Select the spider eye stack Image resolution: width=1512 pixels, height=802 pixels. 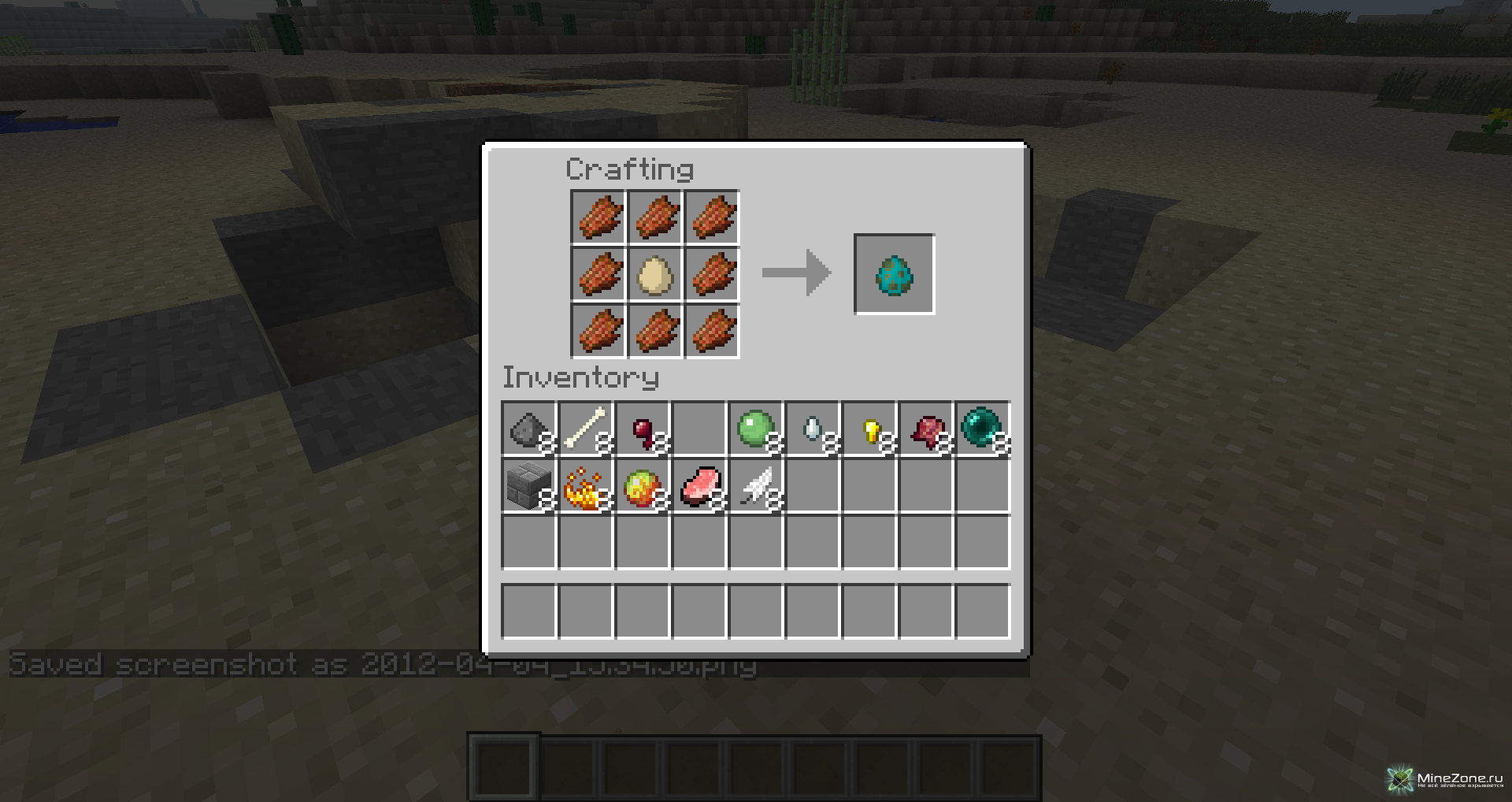[643, 429]
